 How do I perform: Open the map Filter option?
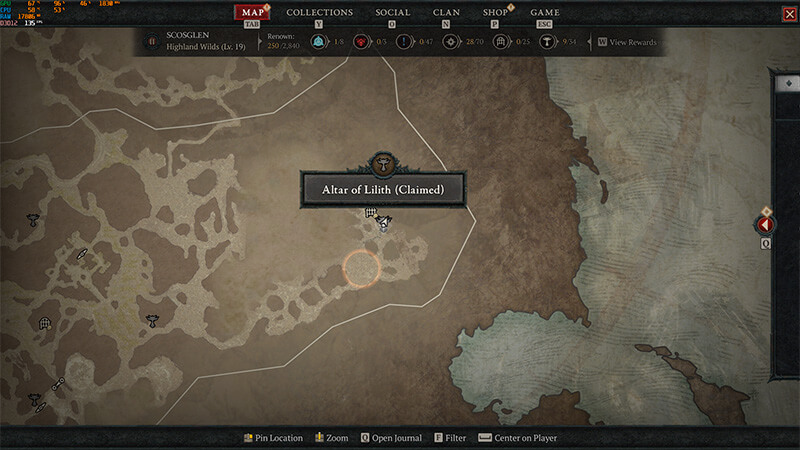tap(450, 438)
